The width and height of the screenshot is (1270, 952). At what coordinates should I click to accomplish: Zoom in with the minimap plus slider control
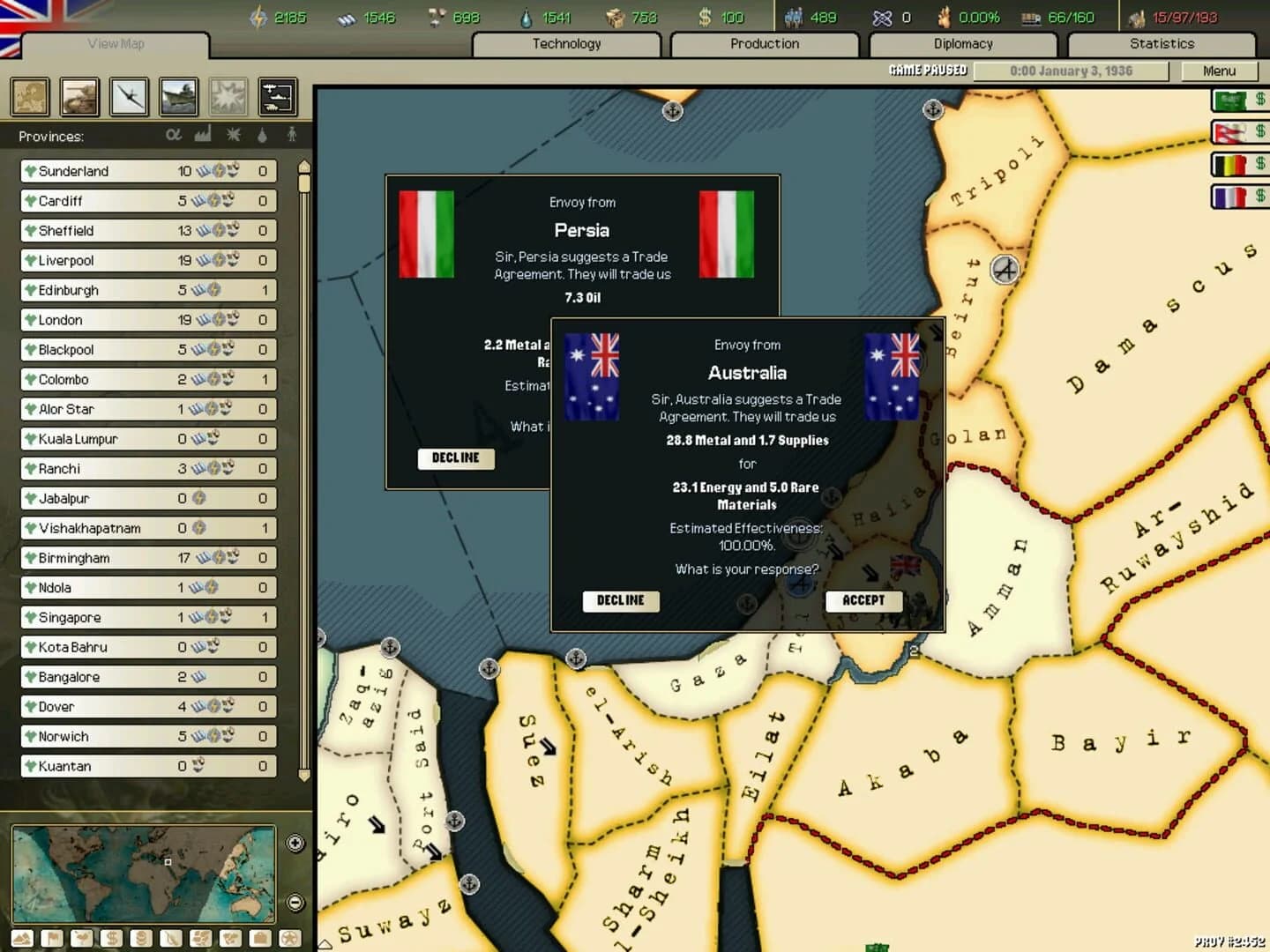click(295, 843)
